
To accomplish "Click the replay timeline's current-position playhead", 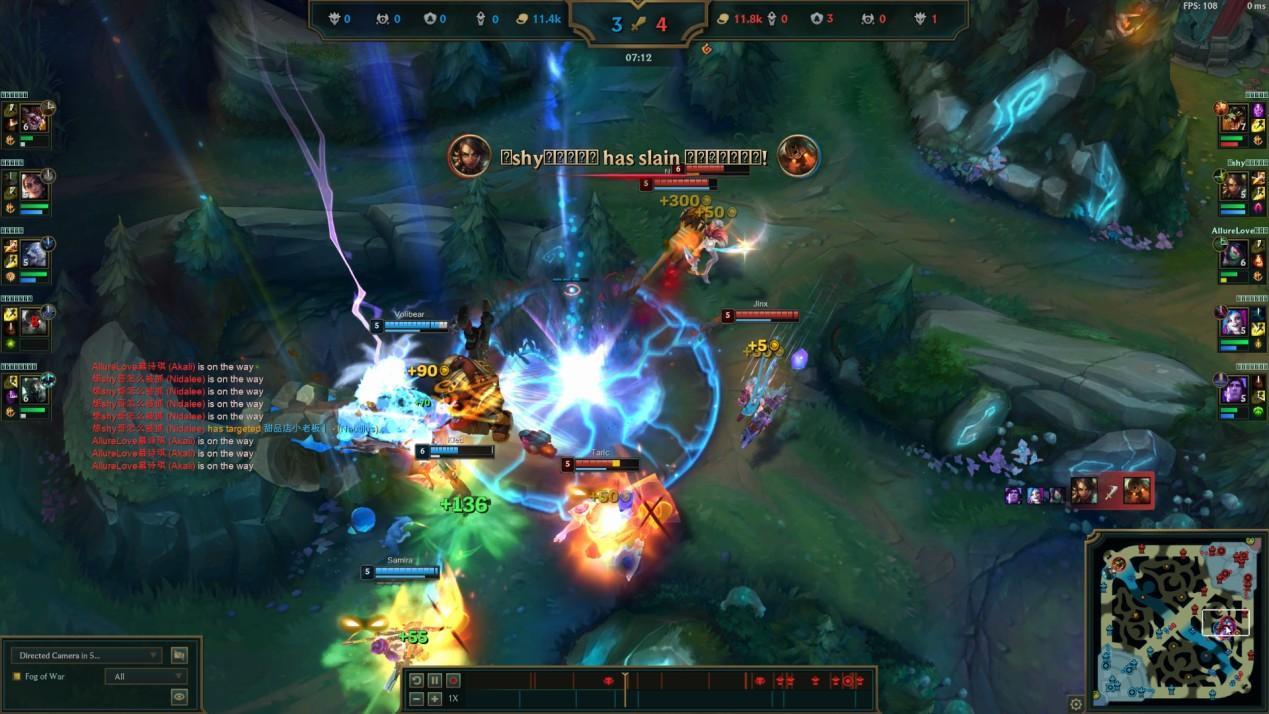I will click(625, 681).
